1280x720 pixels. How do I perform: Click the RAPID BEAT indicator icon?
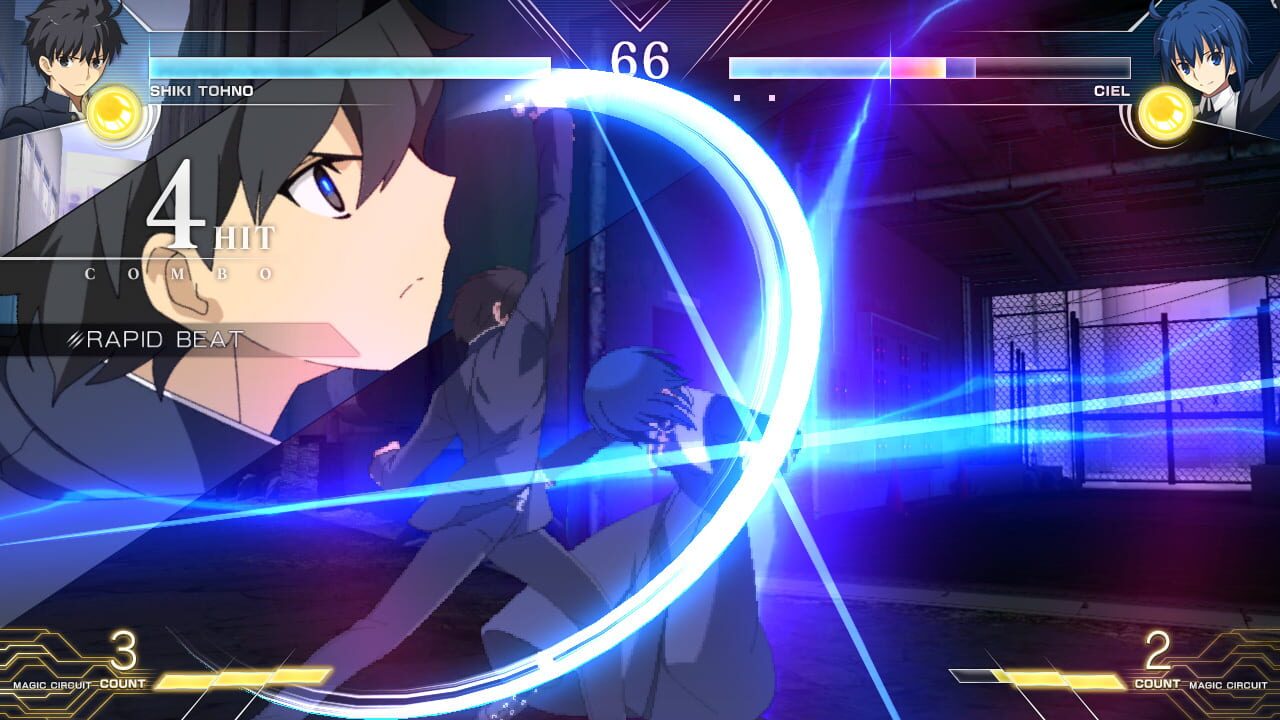coord(76,340)
